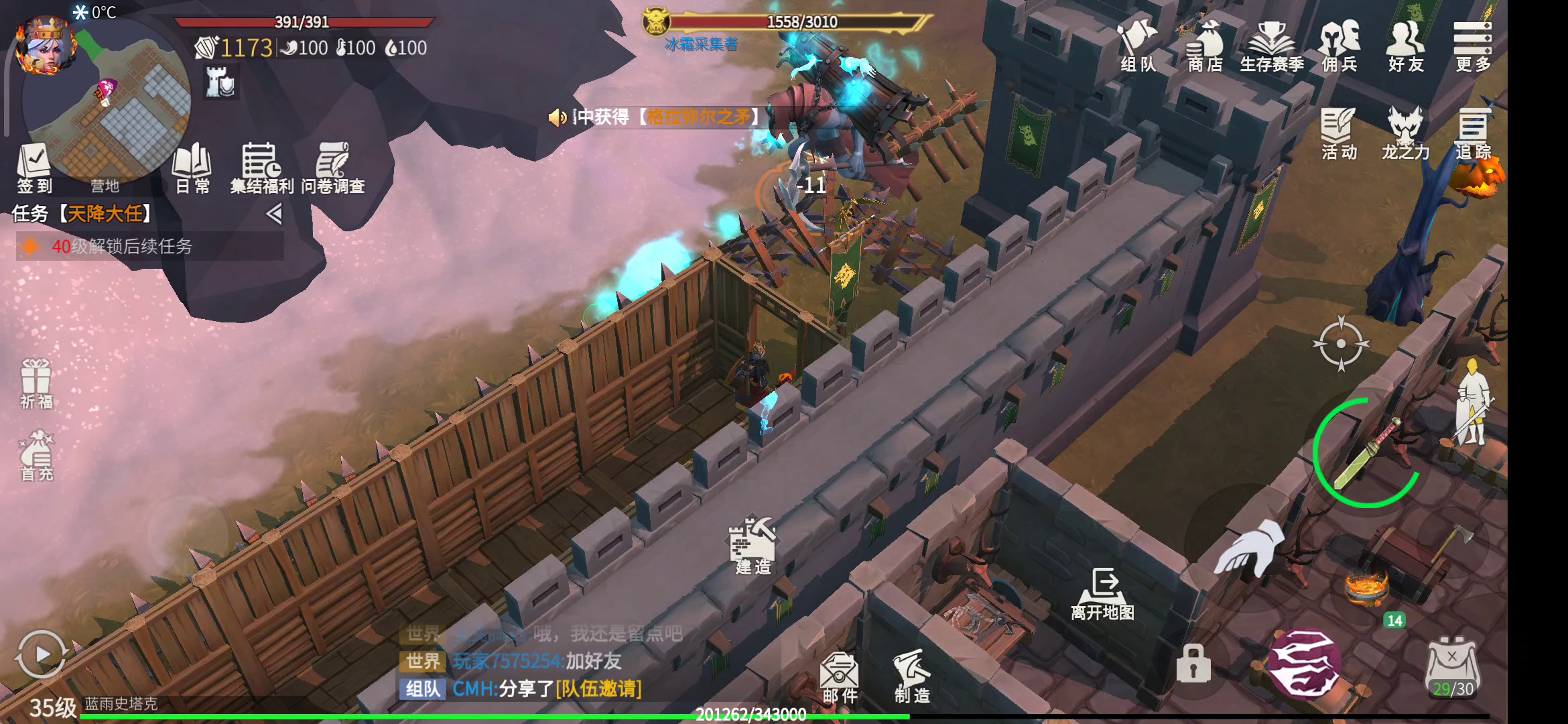Open the 好友 friends list
Viewport: 1568px width, 724px height.
[1405, 46]
